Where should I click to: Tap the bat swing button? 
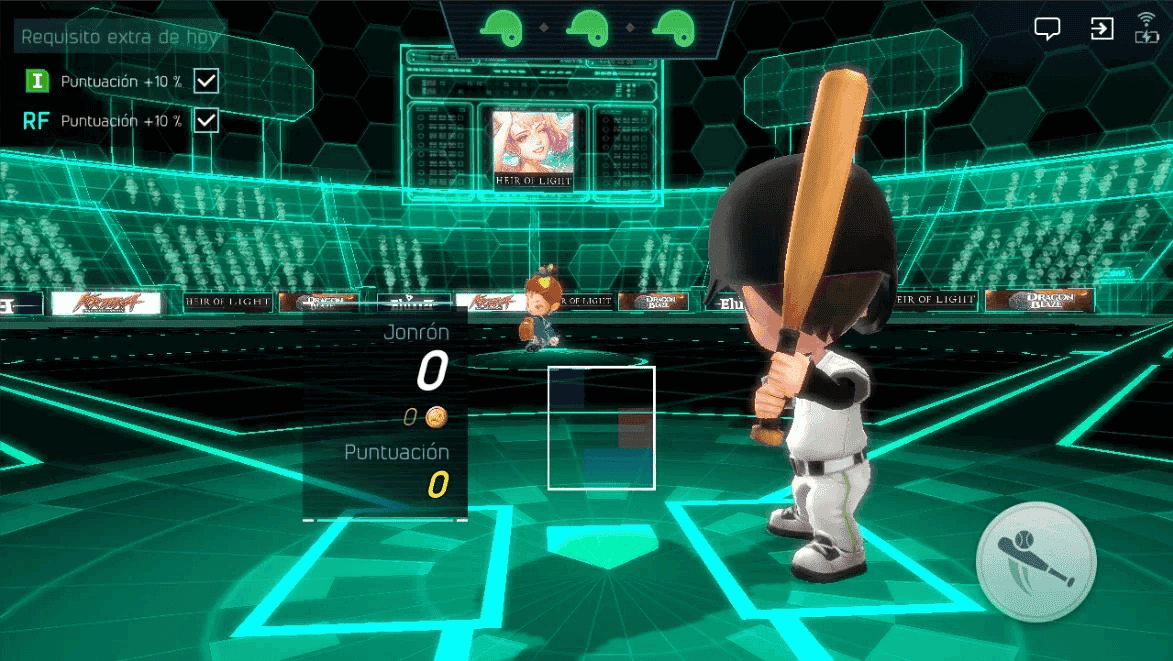[x=1036, y=562]
